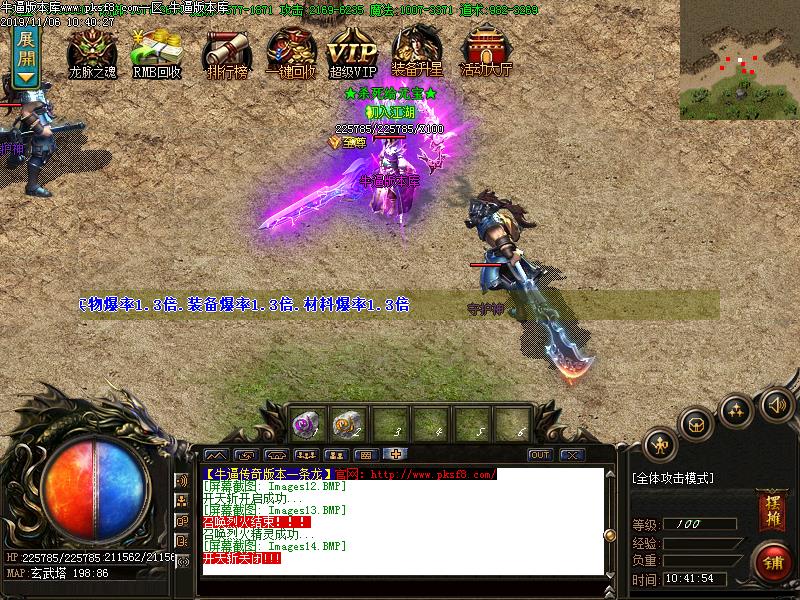Toggle the sound speaker button

tap(774, 404)
